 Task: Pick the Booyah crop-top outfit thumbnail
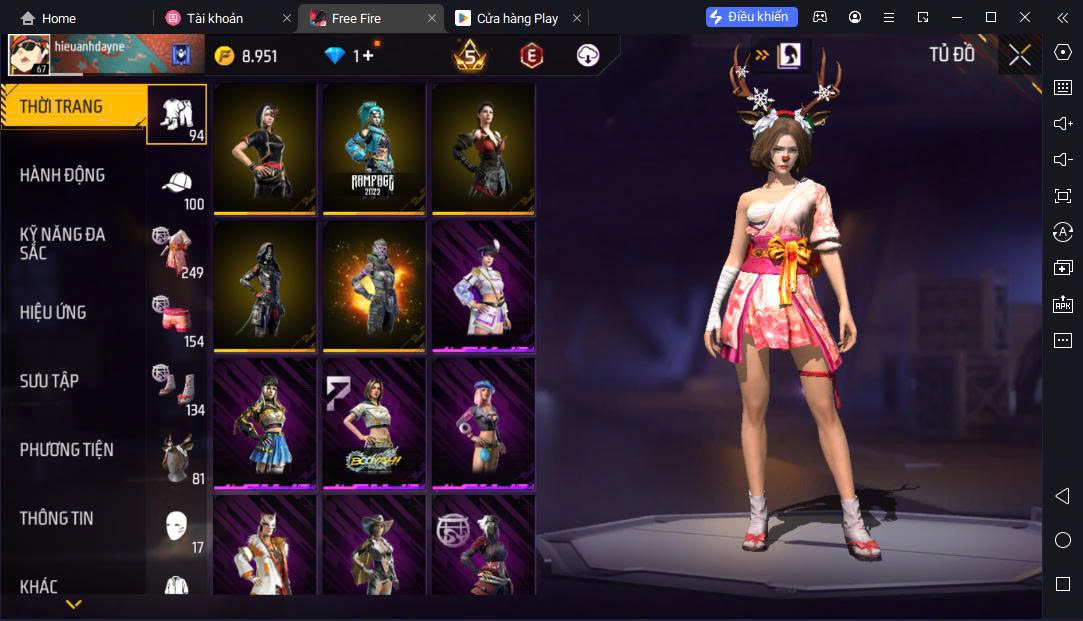(x=374, y=424)
